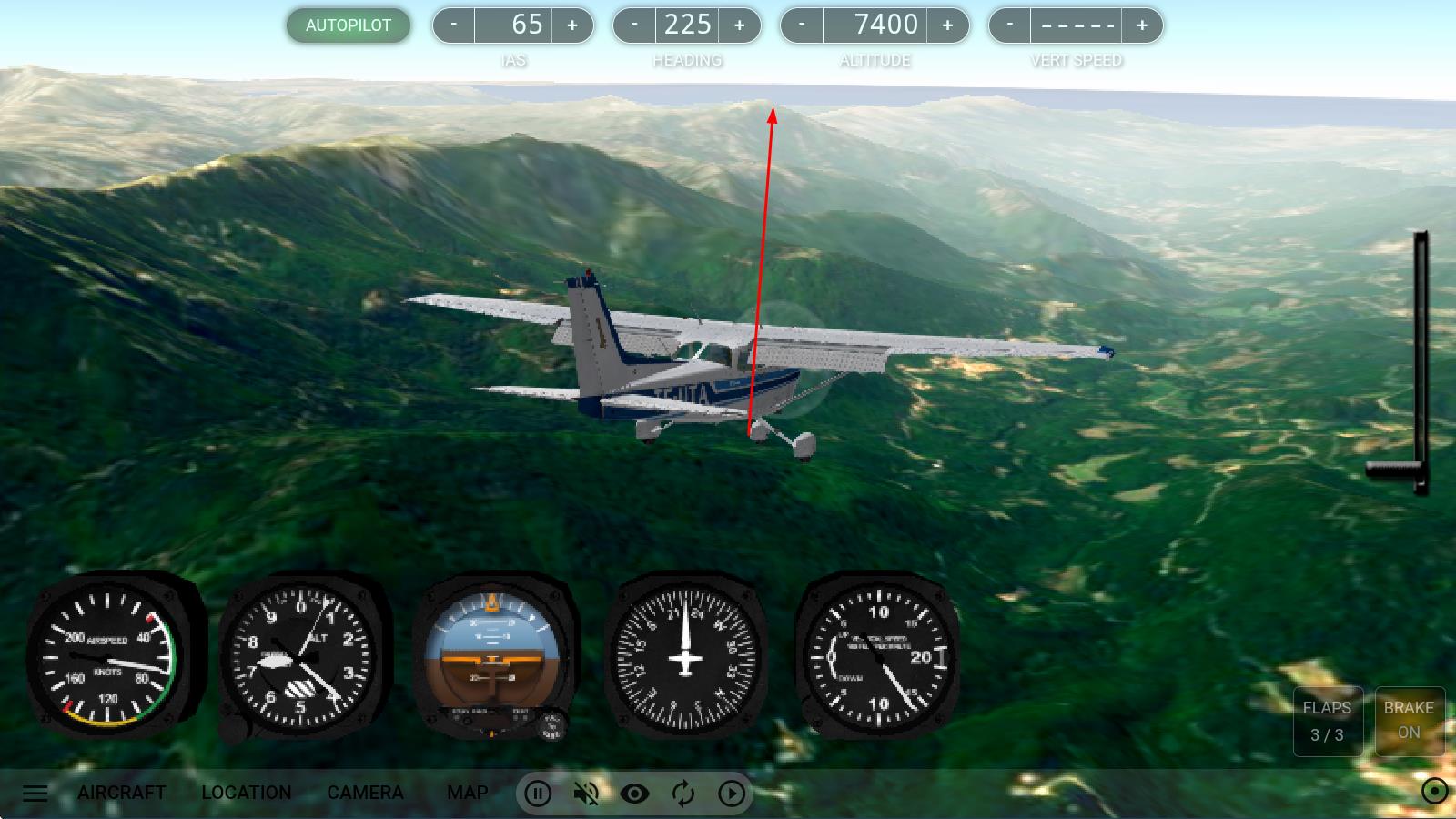
Task: Raise the autopilot heading value
Action: point(739,25)
